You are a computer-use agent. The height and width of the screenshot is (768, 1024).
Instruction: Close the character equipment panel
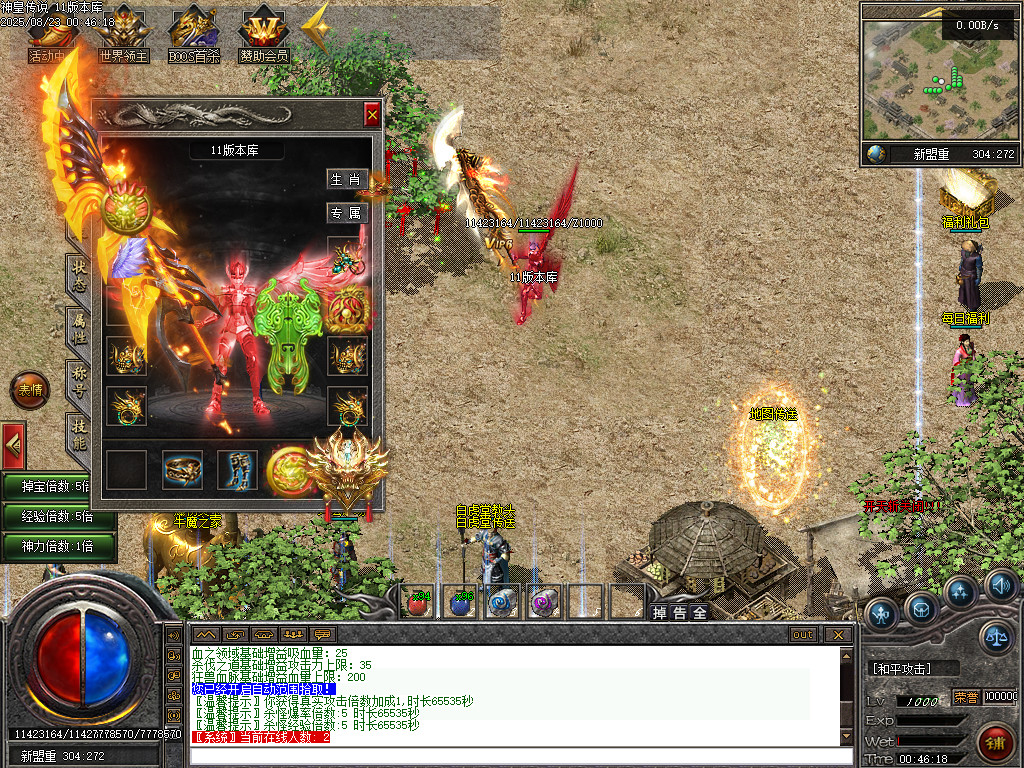coord(372,115)
